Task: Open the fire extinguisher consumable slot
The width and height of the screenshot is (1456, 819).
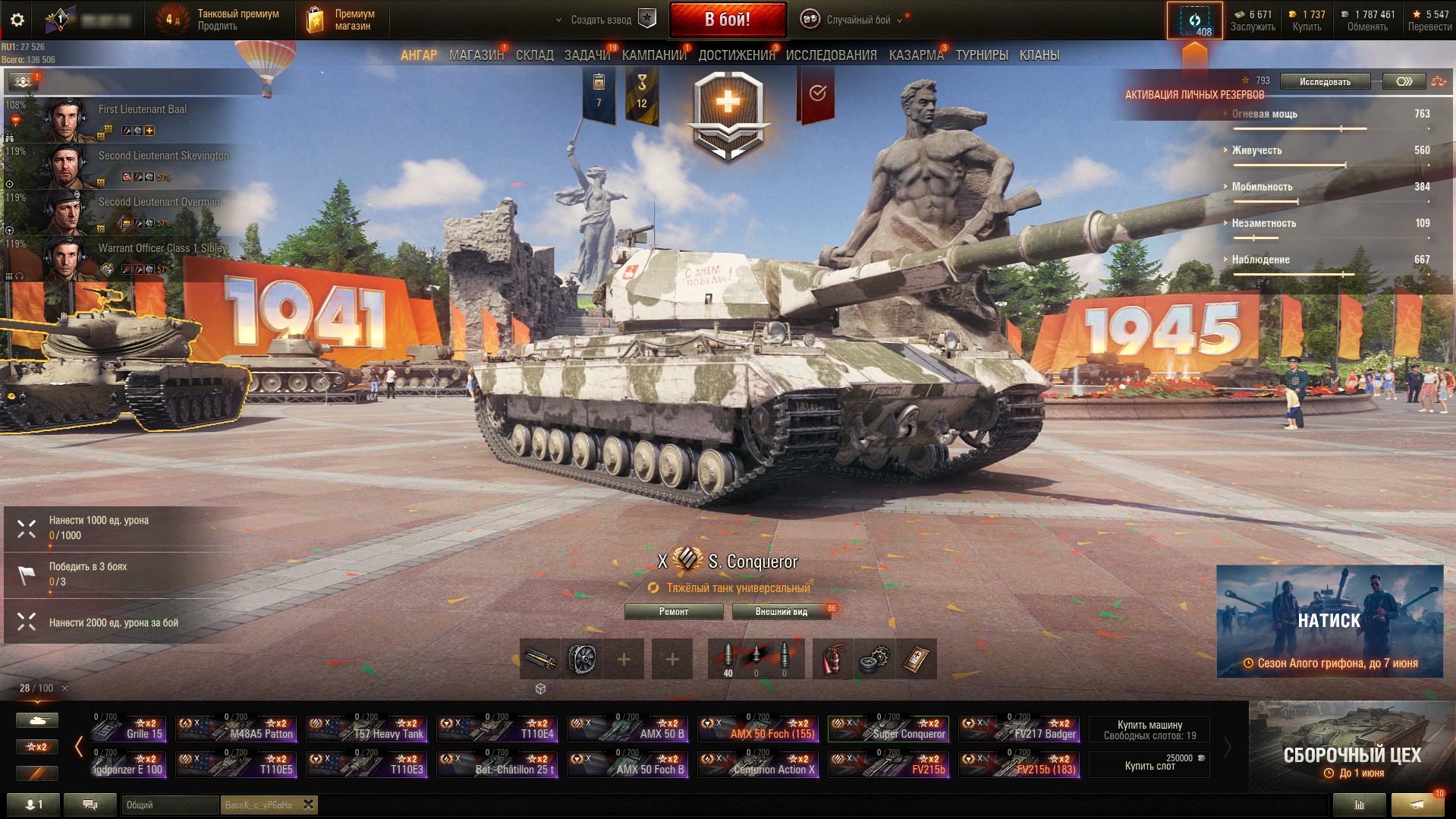Action: click(x=832, y=659)
